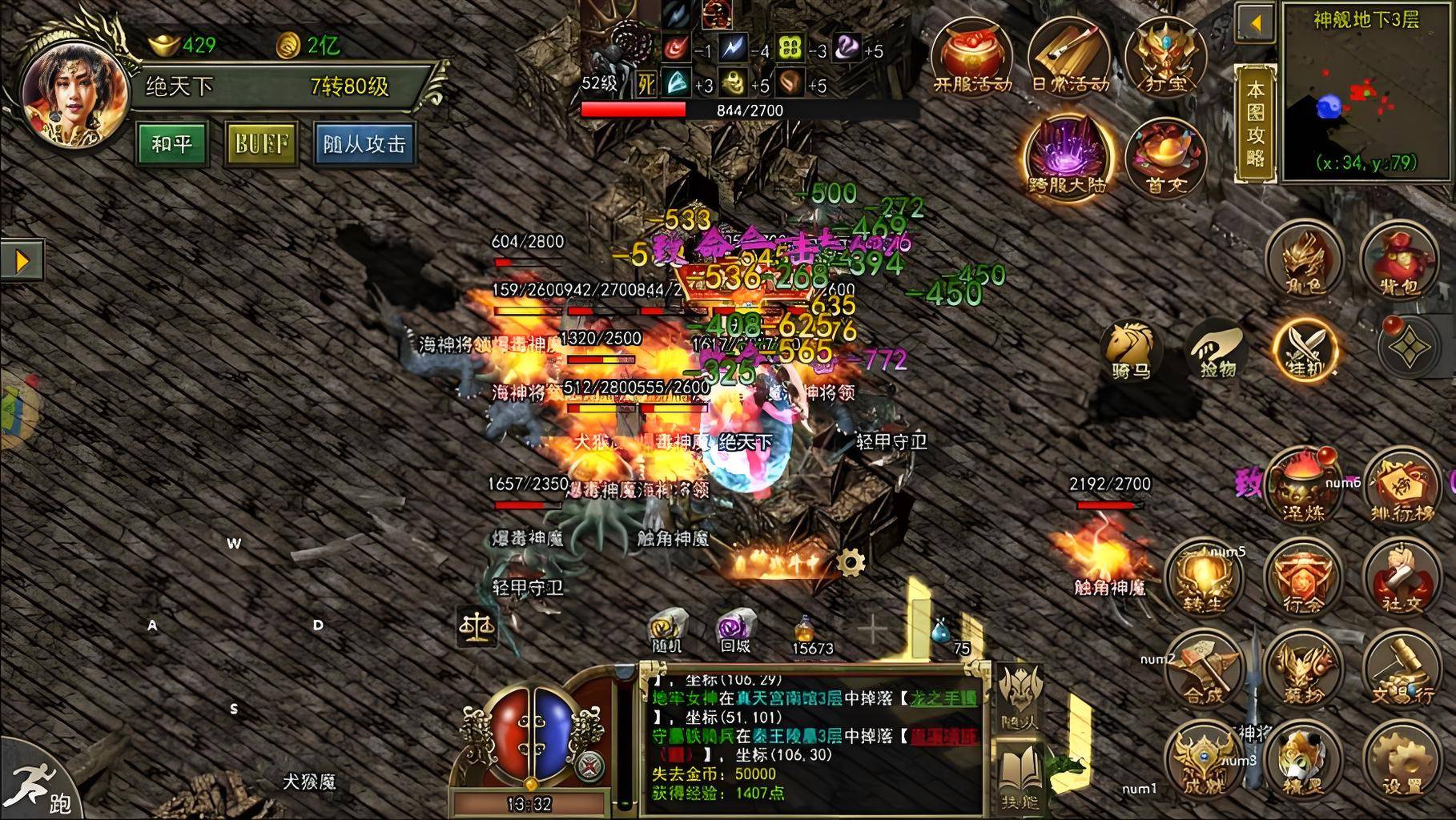Open the 背包 backpack
The image size is (1456, 820).
click(1399, 259)
